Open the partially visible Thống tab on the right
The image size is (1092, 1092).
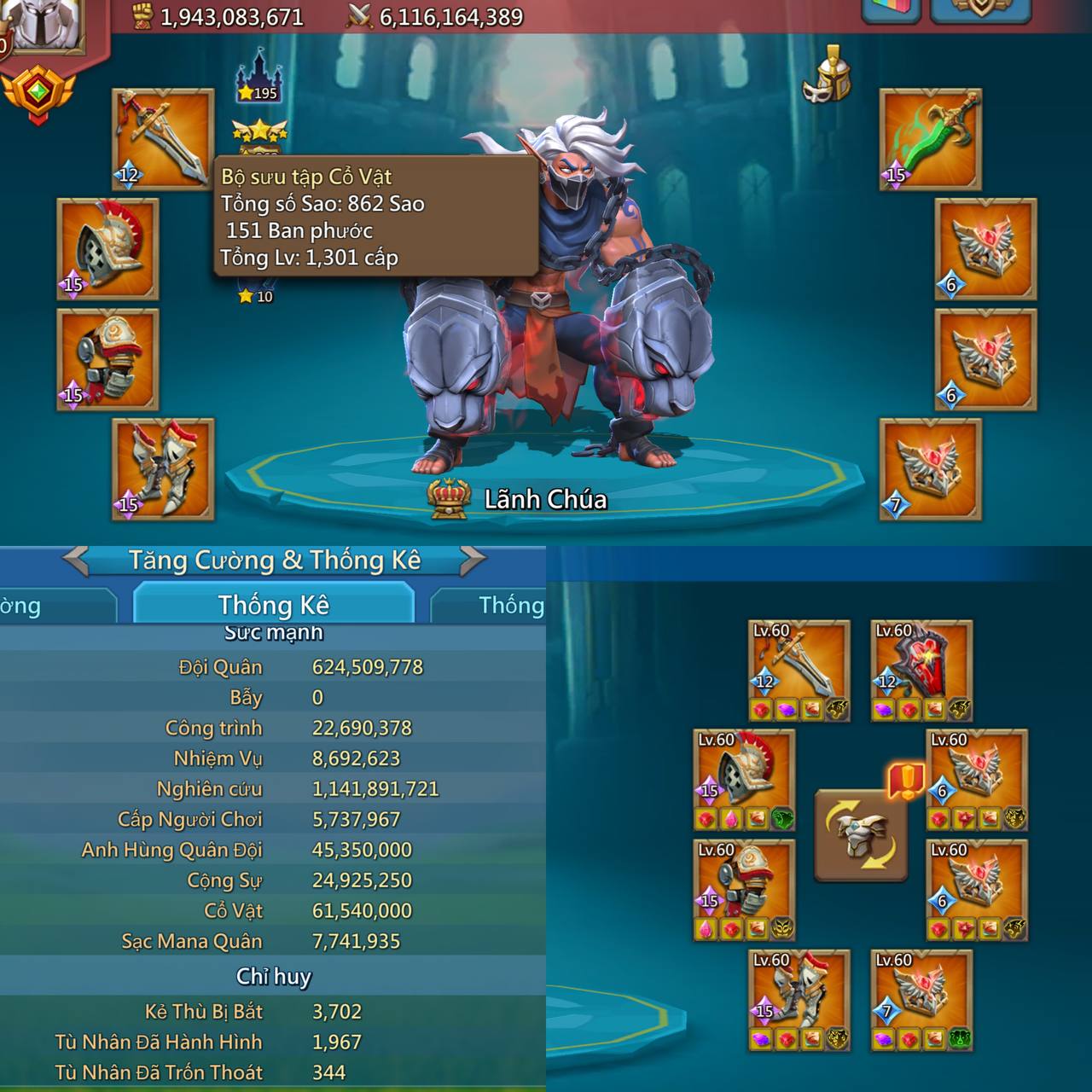[510, 604]
